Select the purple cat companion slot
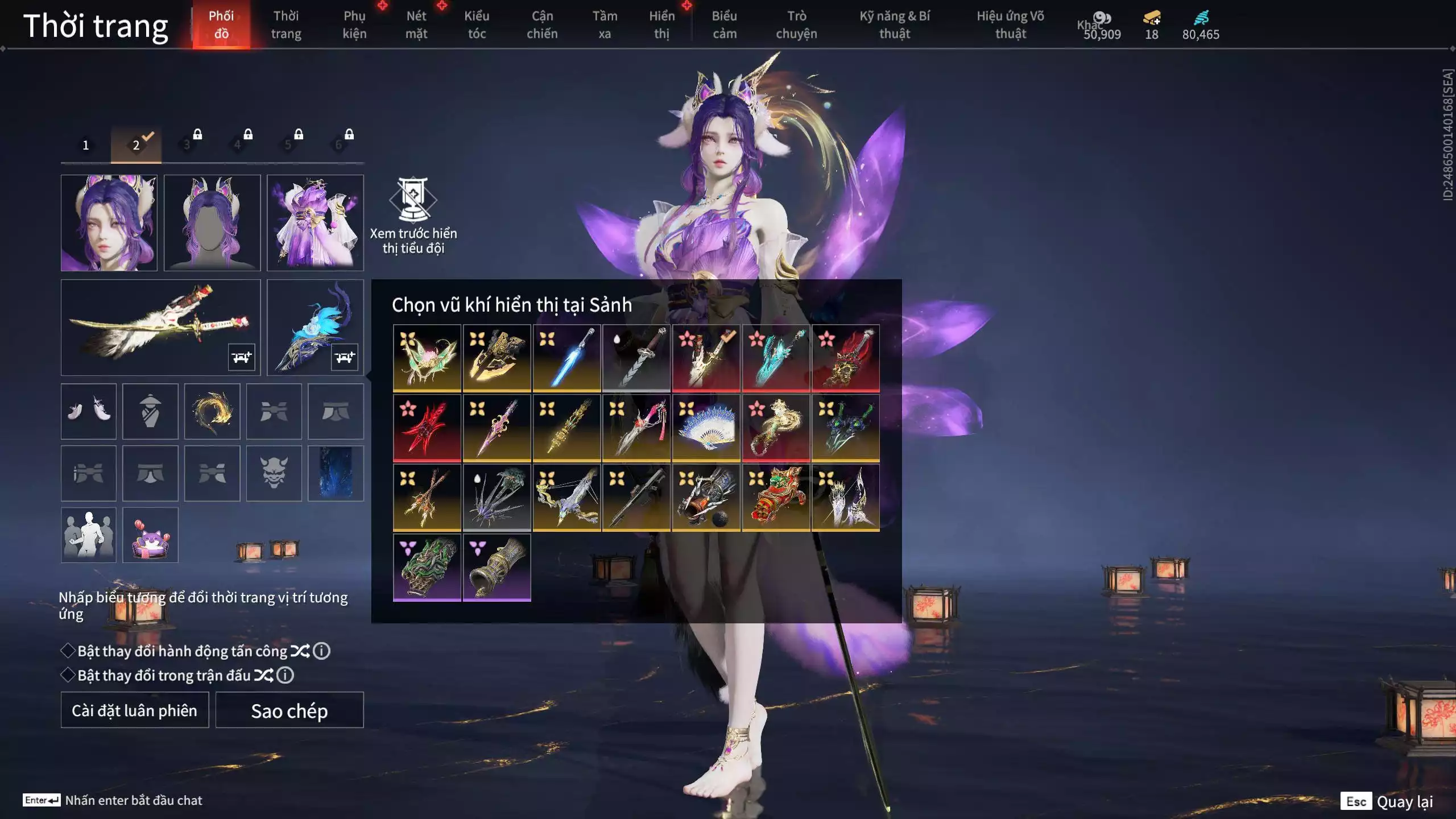This screenshot has height=819, width=1456. coord(150,535)
